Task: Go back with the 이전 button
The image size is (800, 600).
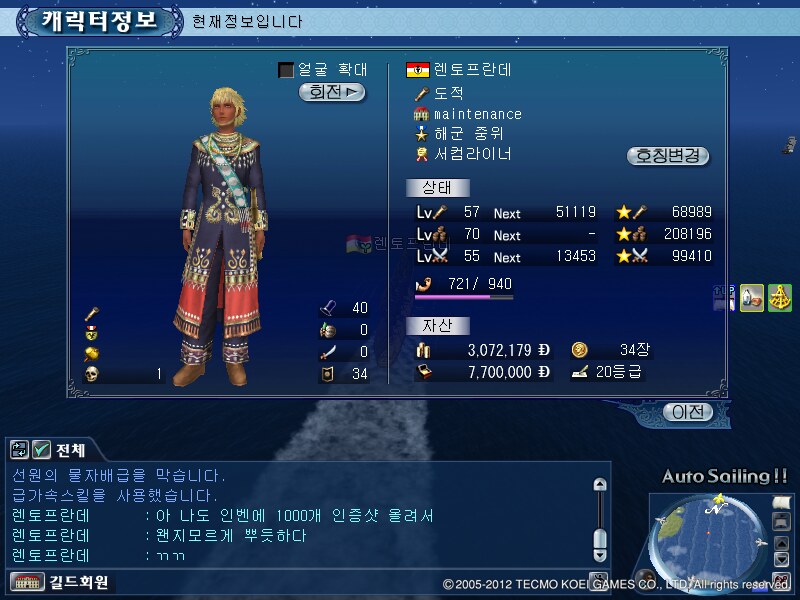Action: (688, 411)
